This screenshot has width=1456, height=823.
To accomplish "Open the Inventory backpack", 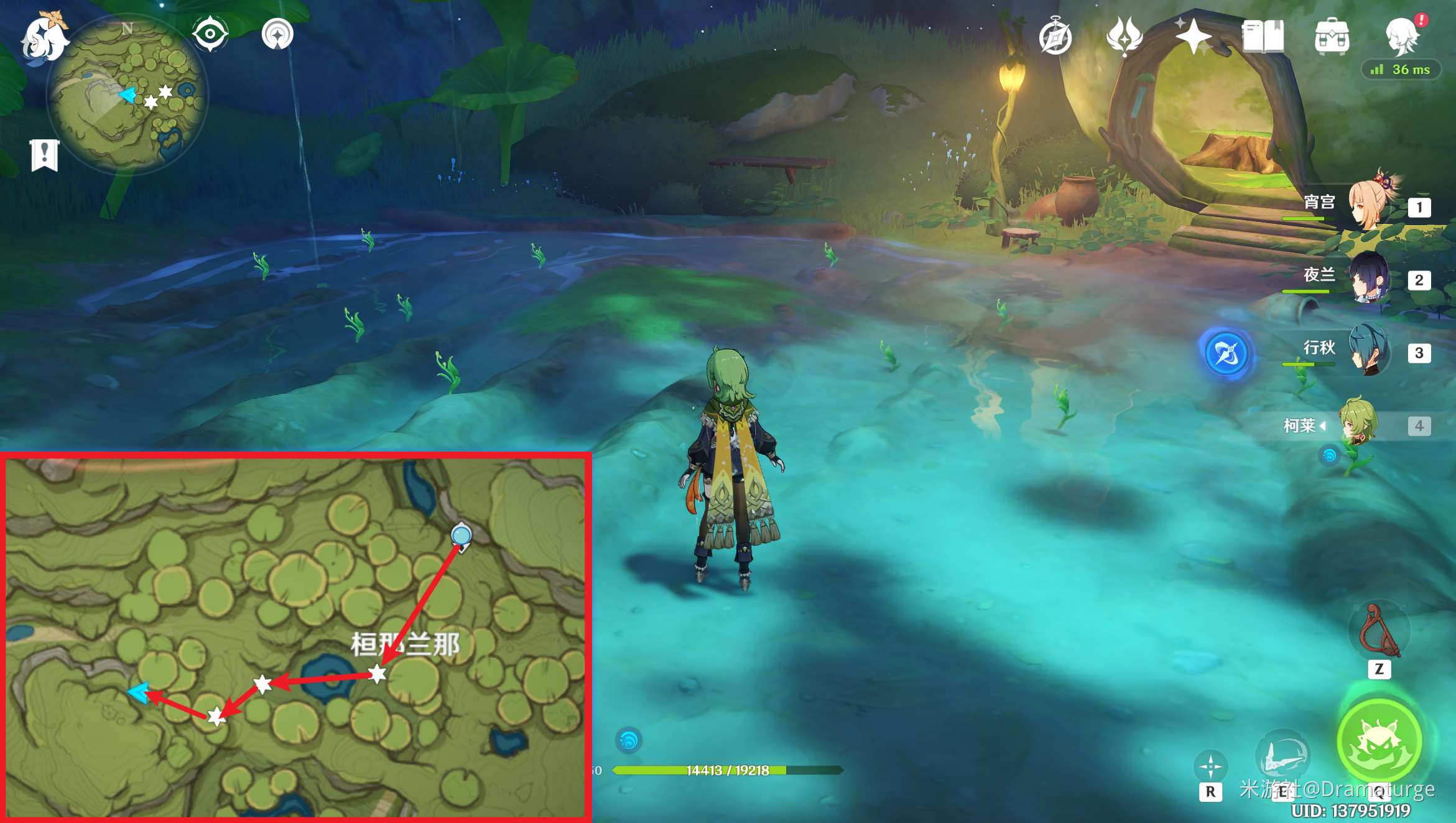I will point(1332,36).
